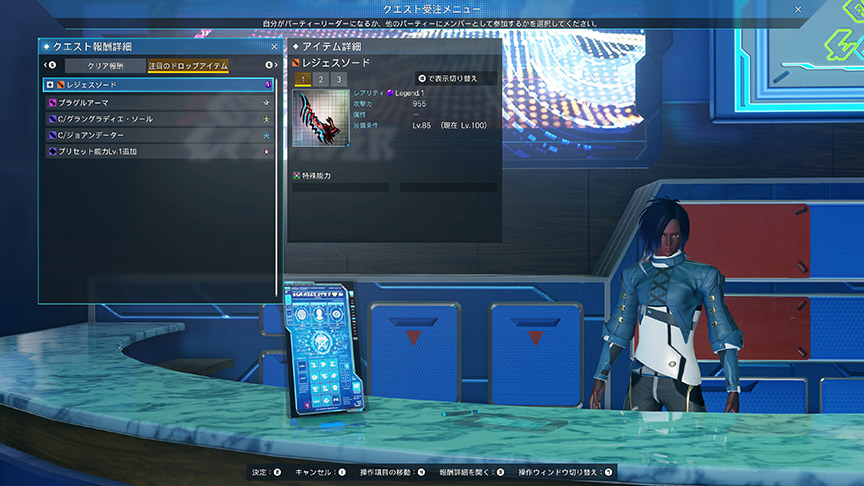Switch to item detail page 2

click(320, 79)
